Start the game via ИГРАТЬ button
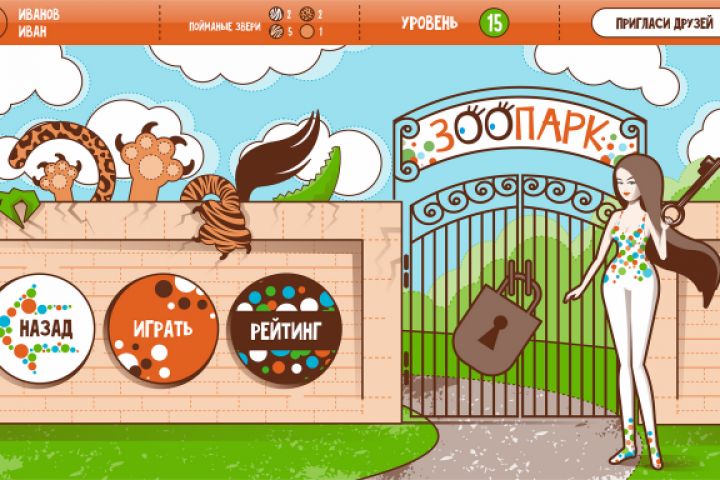 [163, 328]
